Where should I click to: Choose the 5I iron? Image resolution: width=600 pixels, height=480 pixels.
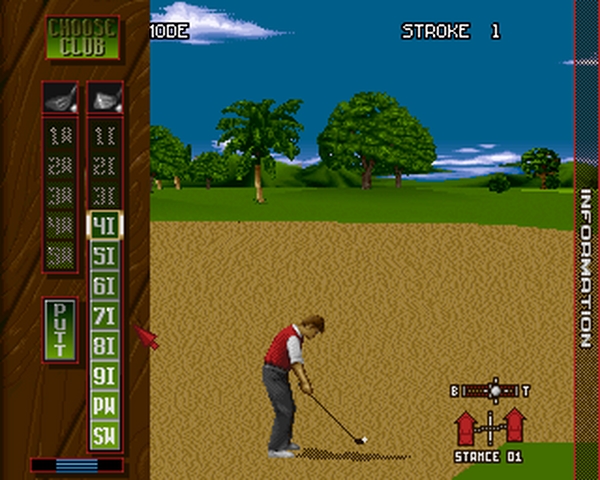pos(105,256)
